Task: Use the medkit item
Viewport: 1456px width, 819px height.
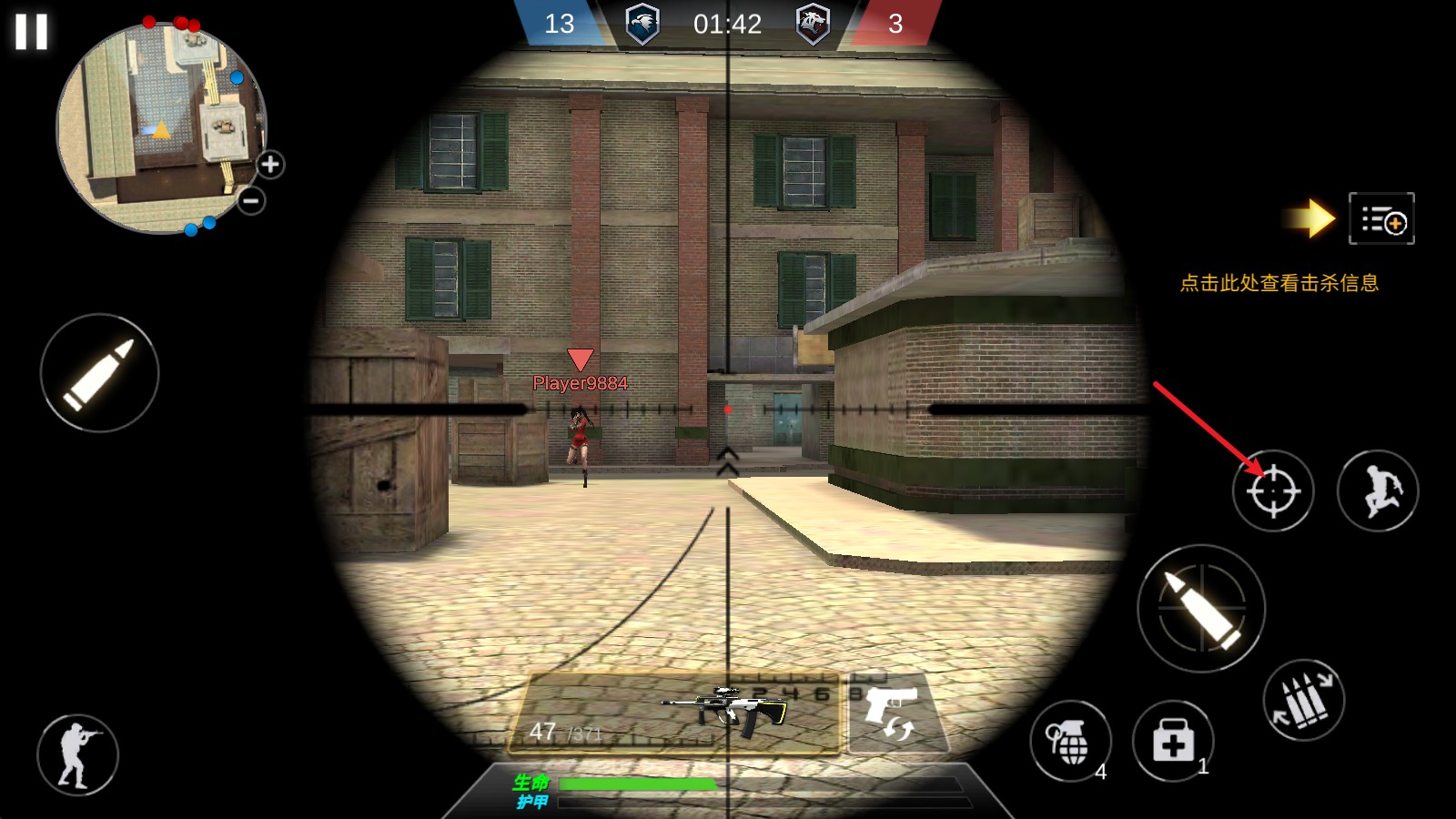Action: click(1173, 742)
